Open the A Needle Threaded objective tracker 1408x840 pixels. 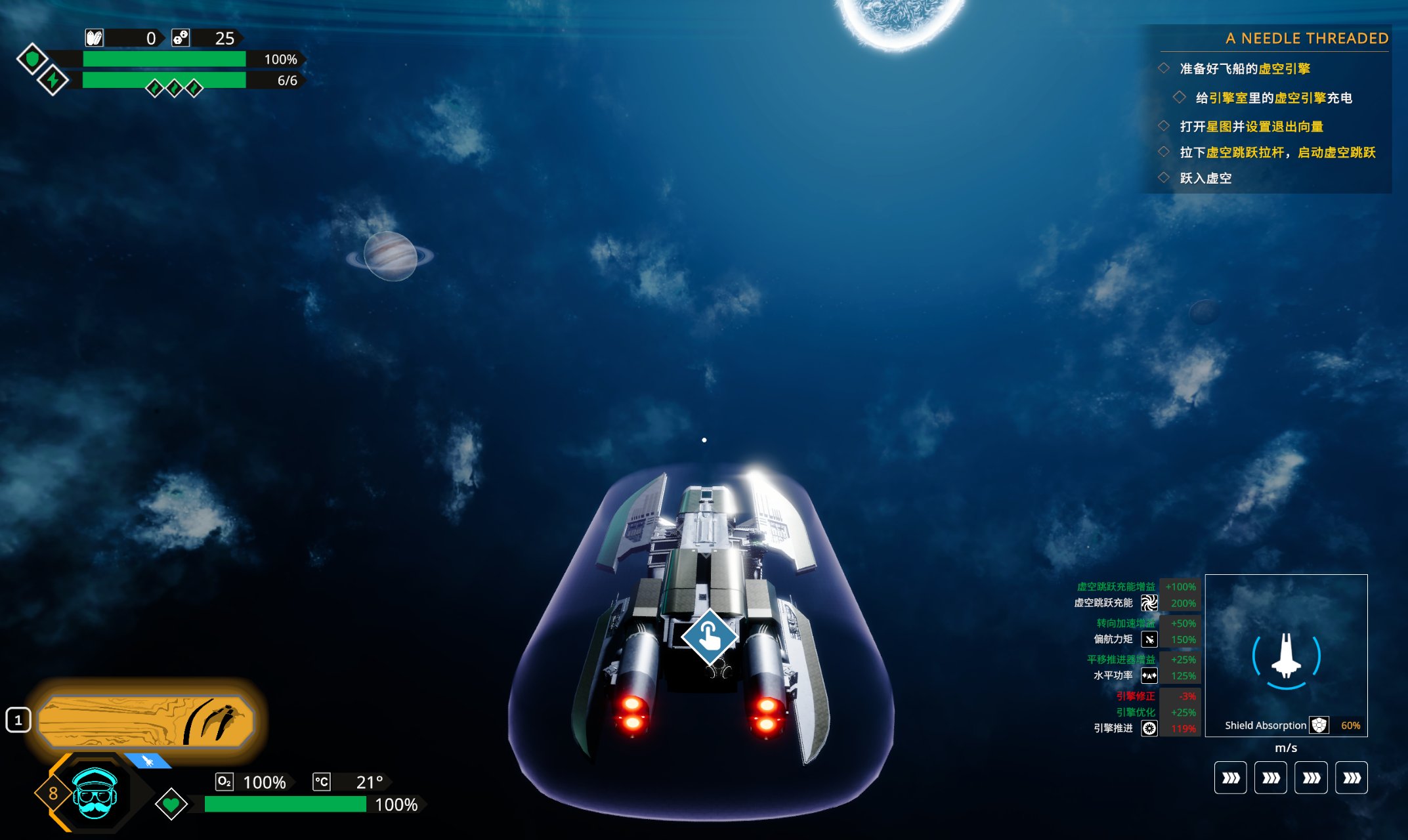point(1306,39)
